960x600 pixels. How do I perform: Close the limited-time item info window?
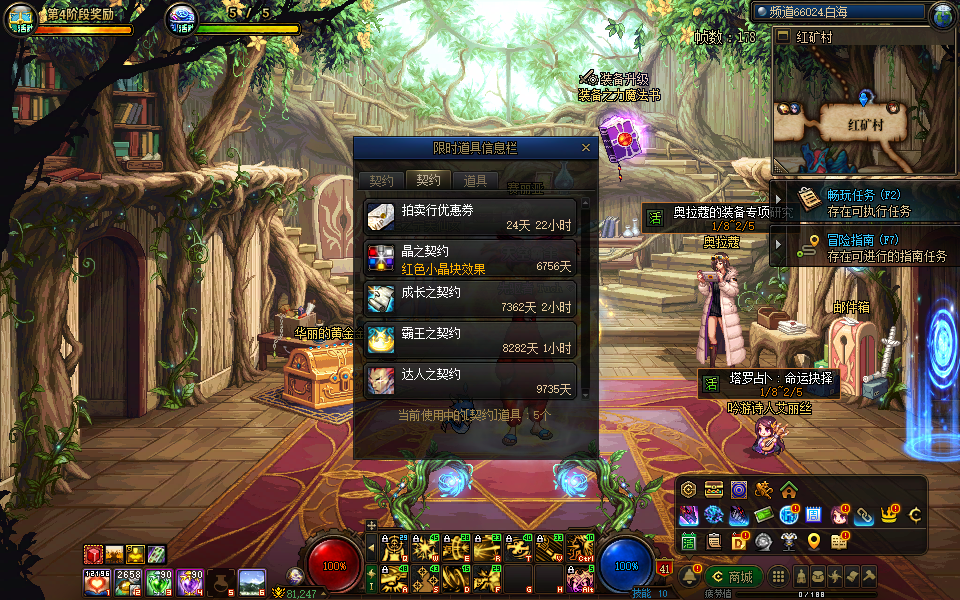click(586, 148)
